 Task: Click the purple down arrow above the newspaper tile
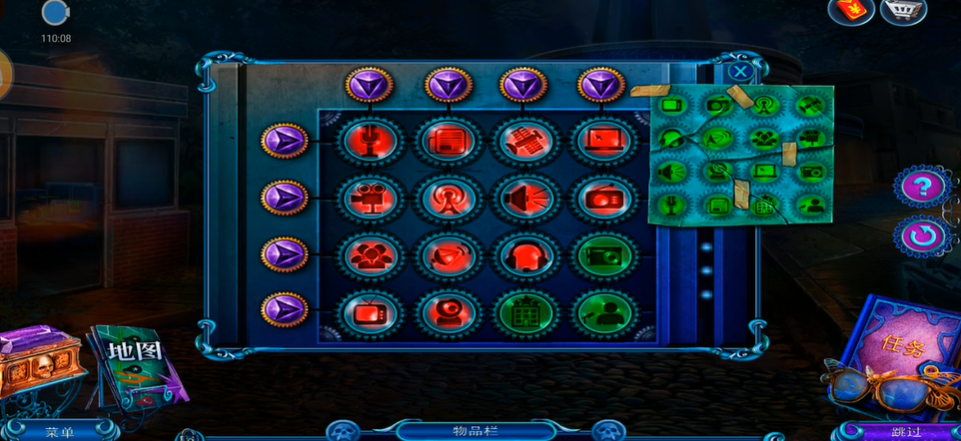pos(447,86)
